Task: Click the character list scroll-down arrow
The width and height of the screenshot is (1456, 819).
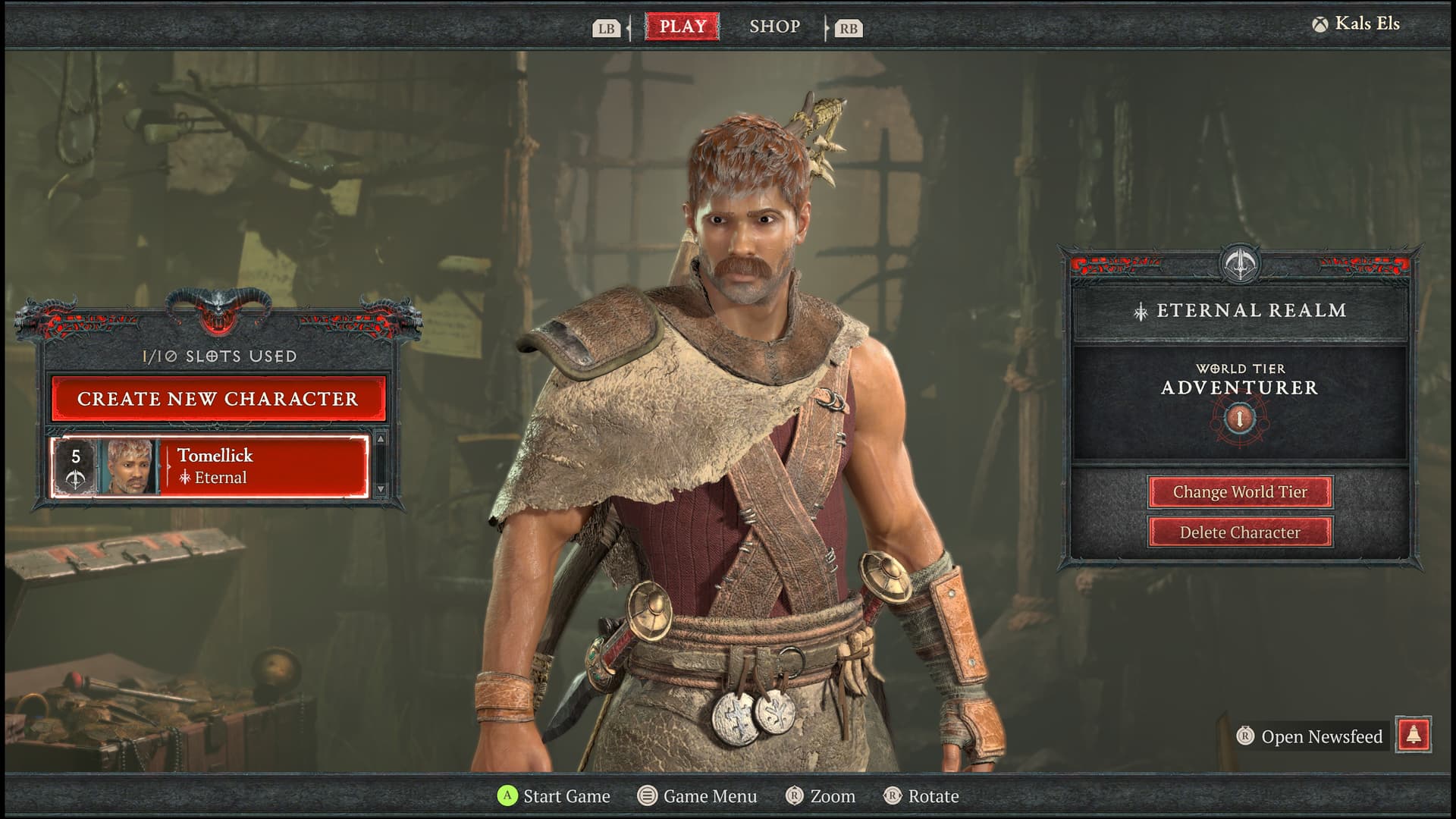Action: tap(381, 489)
